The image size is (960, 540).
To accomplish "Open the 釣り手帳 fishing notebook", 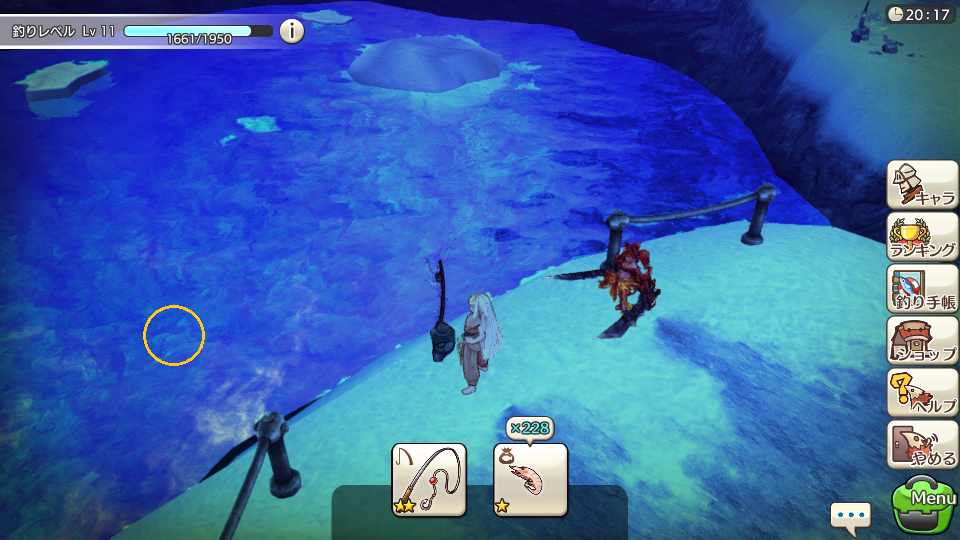I will click(922, 289).
